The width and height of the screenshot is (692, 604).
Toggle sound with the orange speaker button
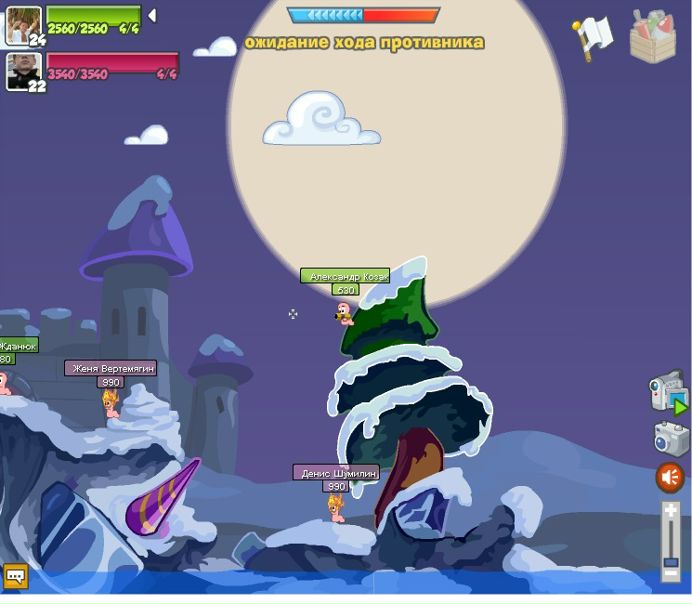pos(669,478)
